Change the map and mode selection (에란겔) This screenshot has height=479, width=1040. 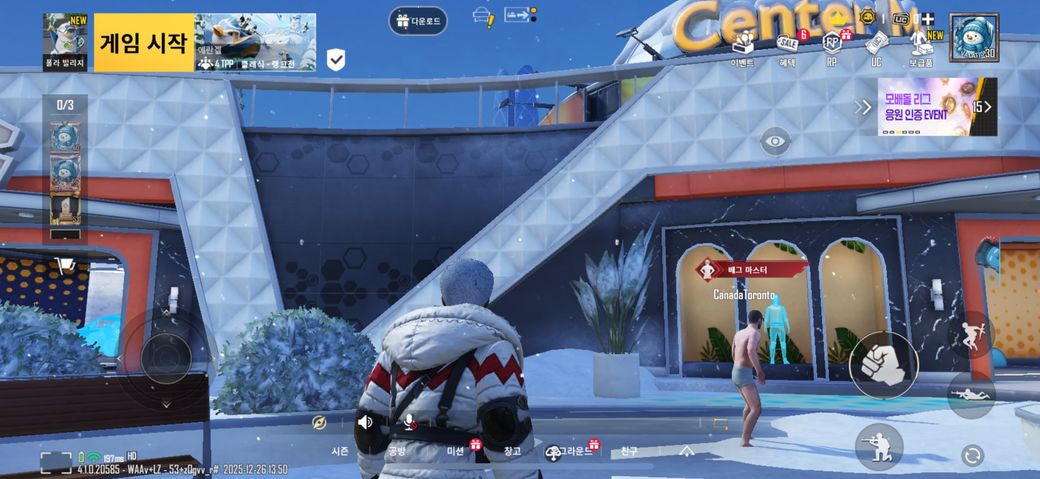tap(255, 43)
